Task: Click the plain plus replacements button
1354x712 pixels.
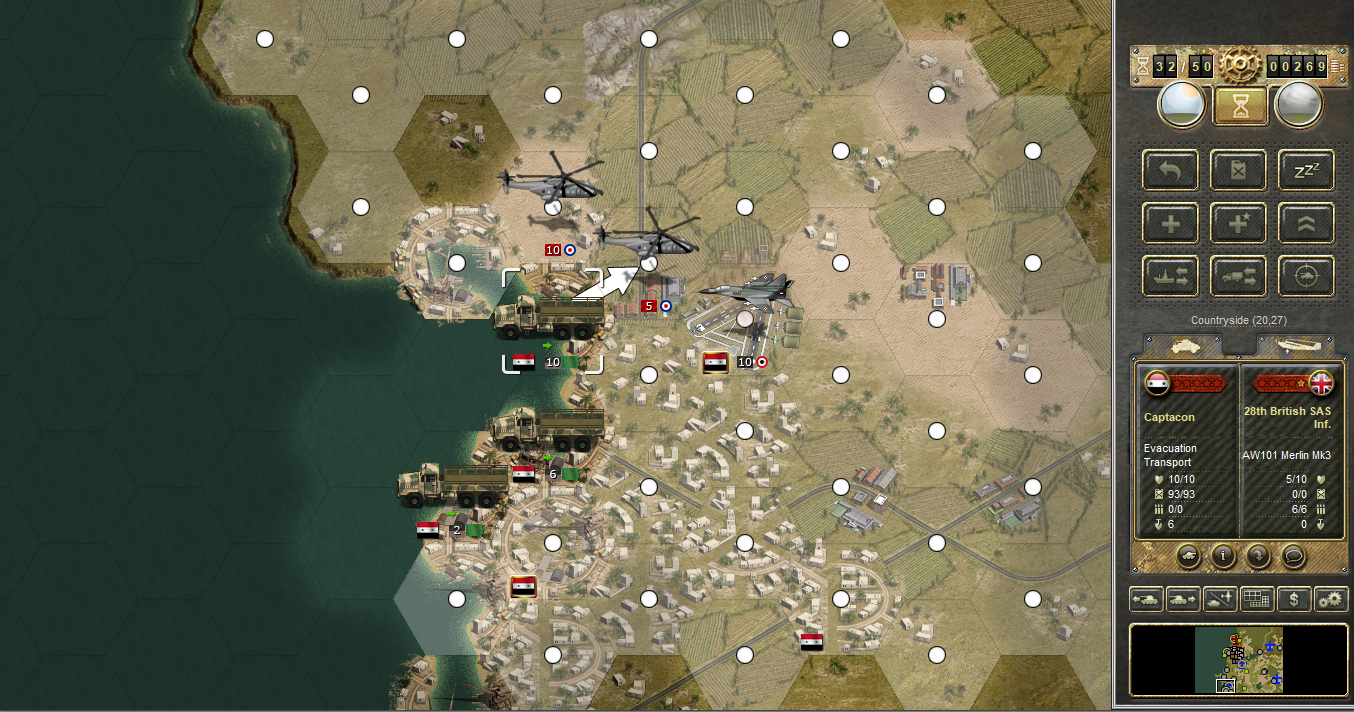Action: click(x=1170, y=223)
